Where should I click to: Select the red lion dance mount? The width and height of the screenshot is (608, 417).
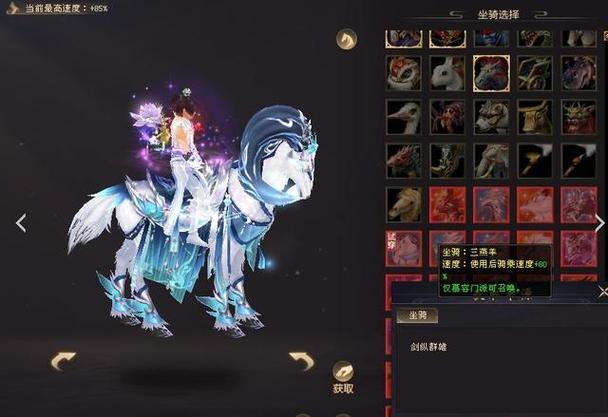coord(404,72)
